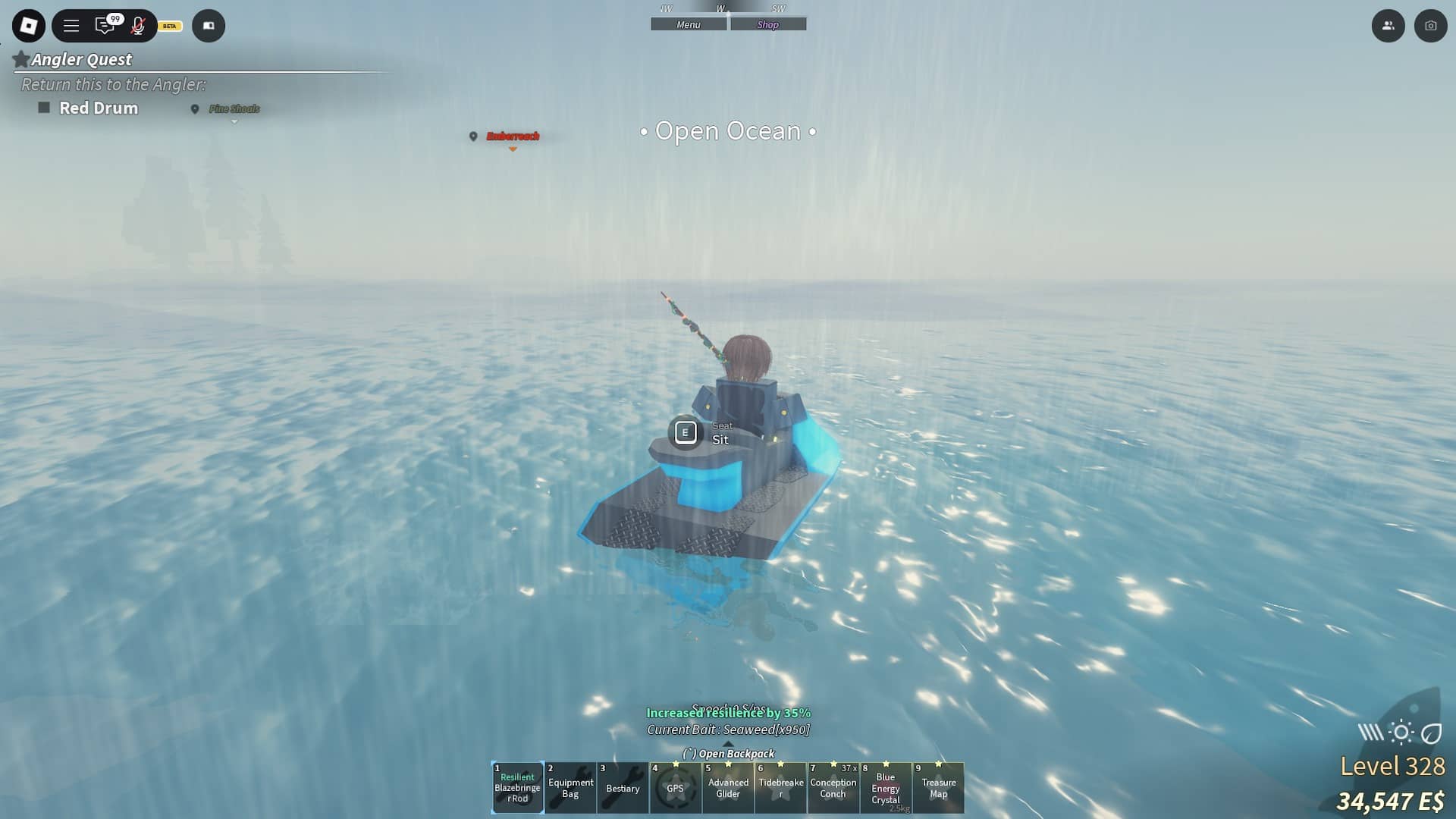Open the Equipment Bag from the hotbar
This screenshot has width=1456, height=819.
(570, 788)
